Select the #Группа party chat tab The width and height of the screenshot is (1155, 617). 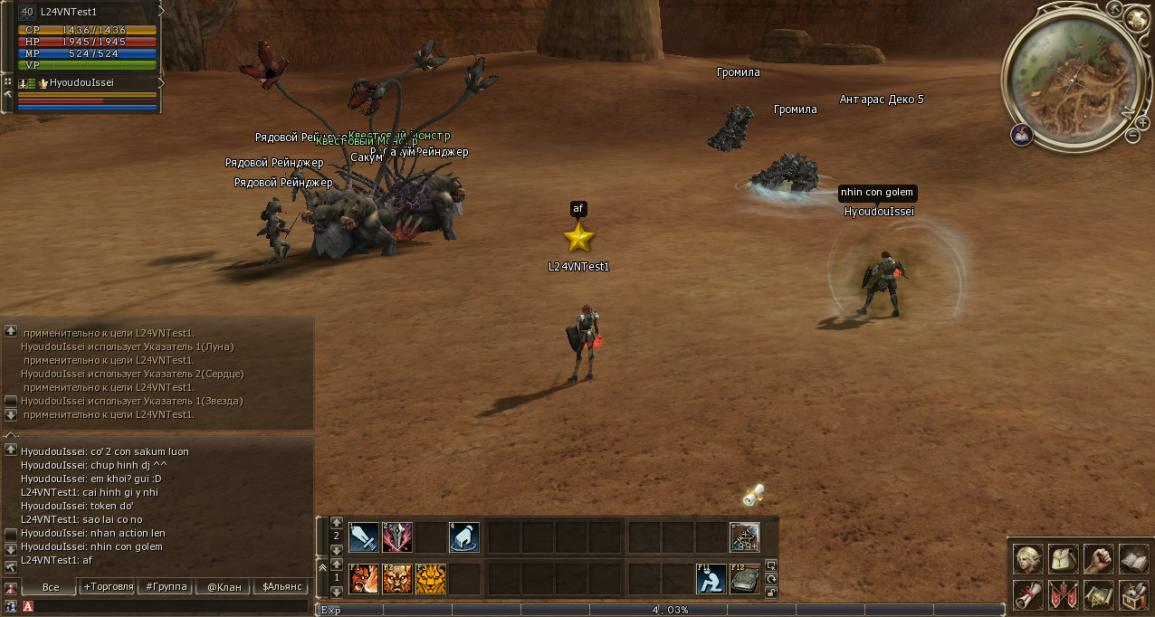166,587
